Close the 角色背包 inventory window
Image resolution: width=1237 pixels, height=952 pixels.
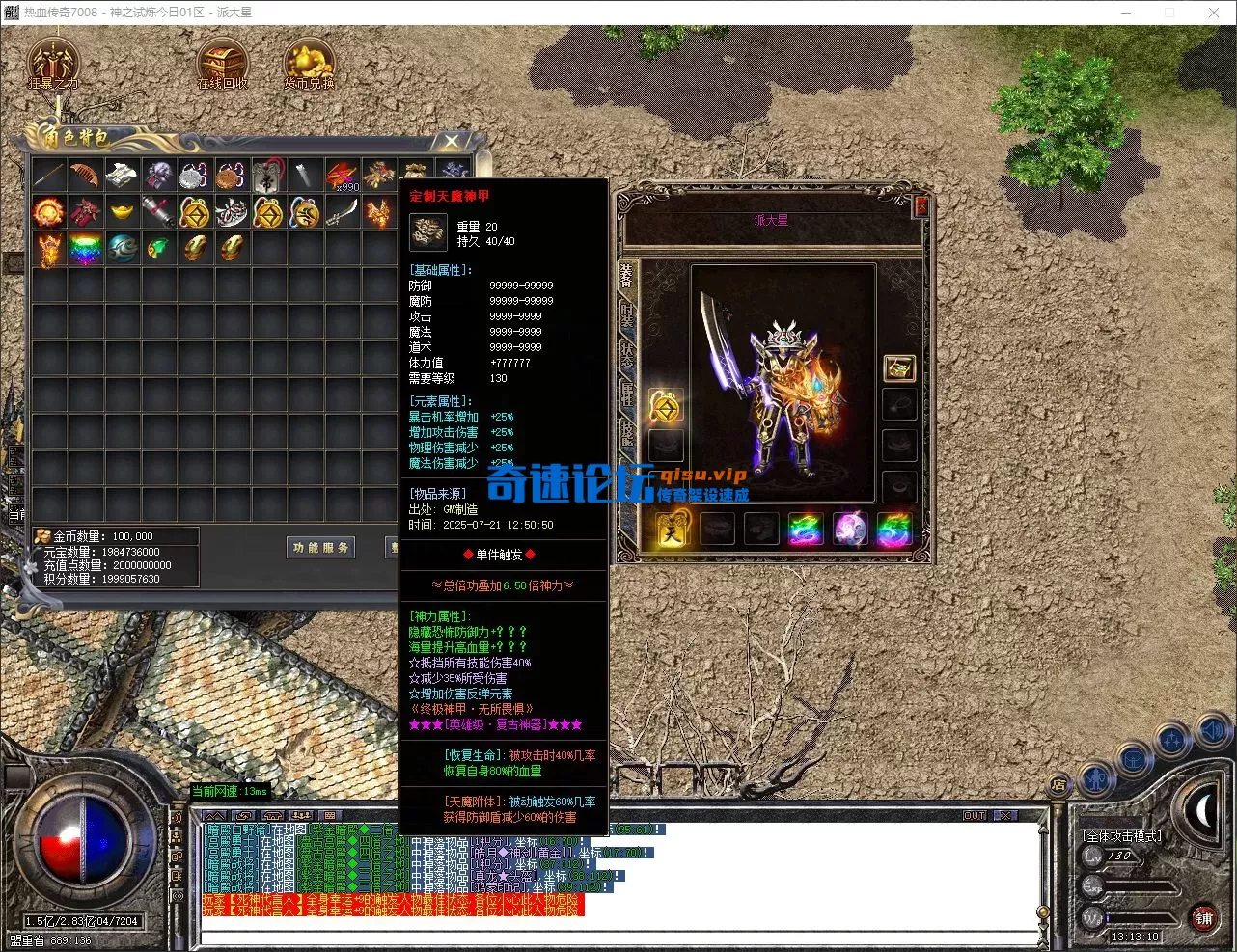point(451,143)
